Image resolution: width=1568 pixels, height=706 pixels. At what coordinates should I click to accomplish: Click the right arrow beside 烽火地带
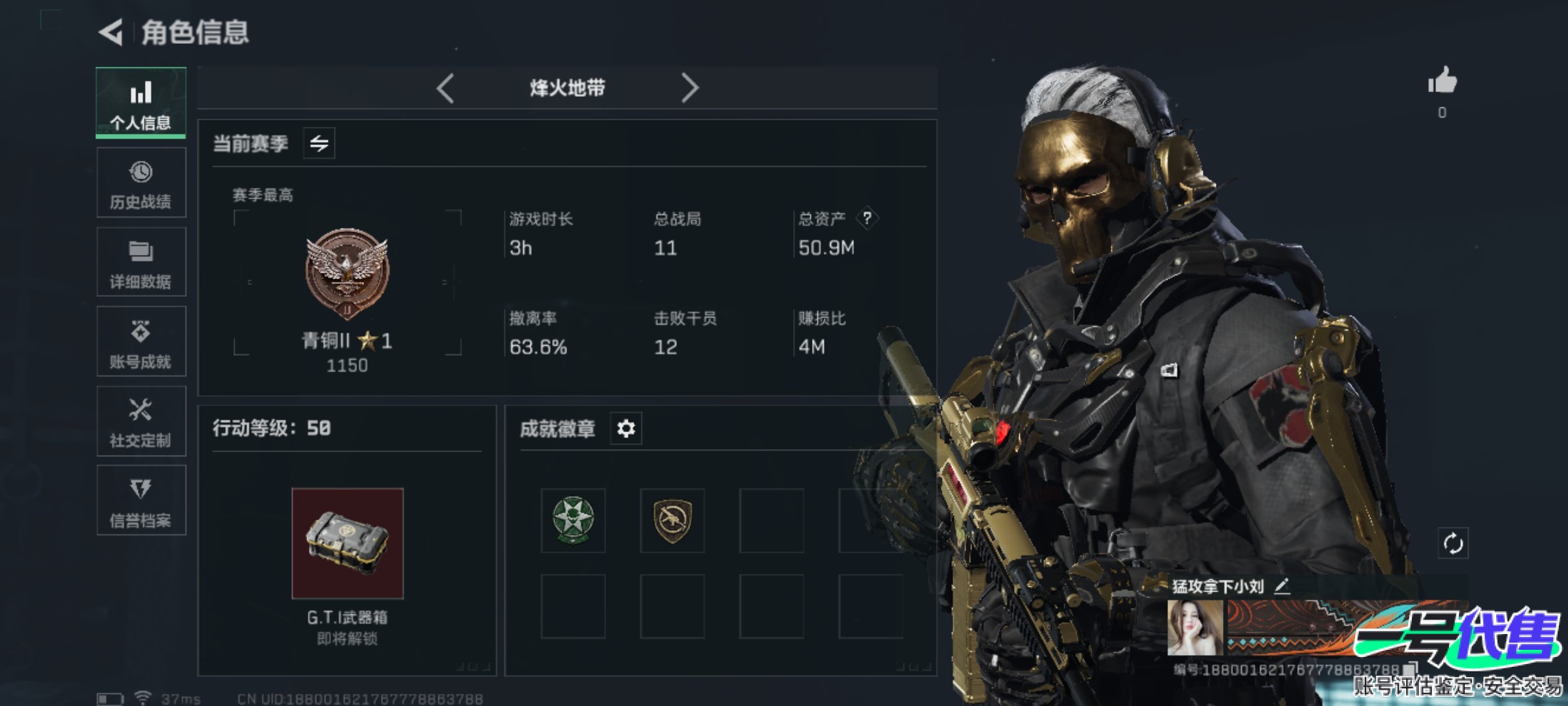(x=689, y=88)
